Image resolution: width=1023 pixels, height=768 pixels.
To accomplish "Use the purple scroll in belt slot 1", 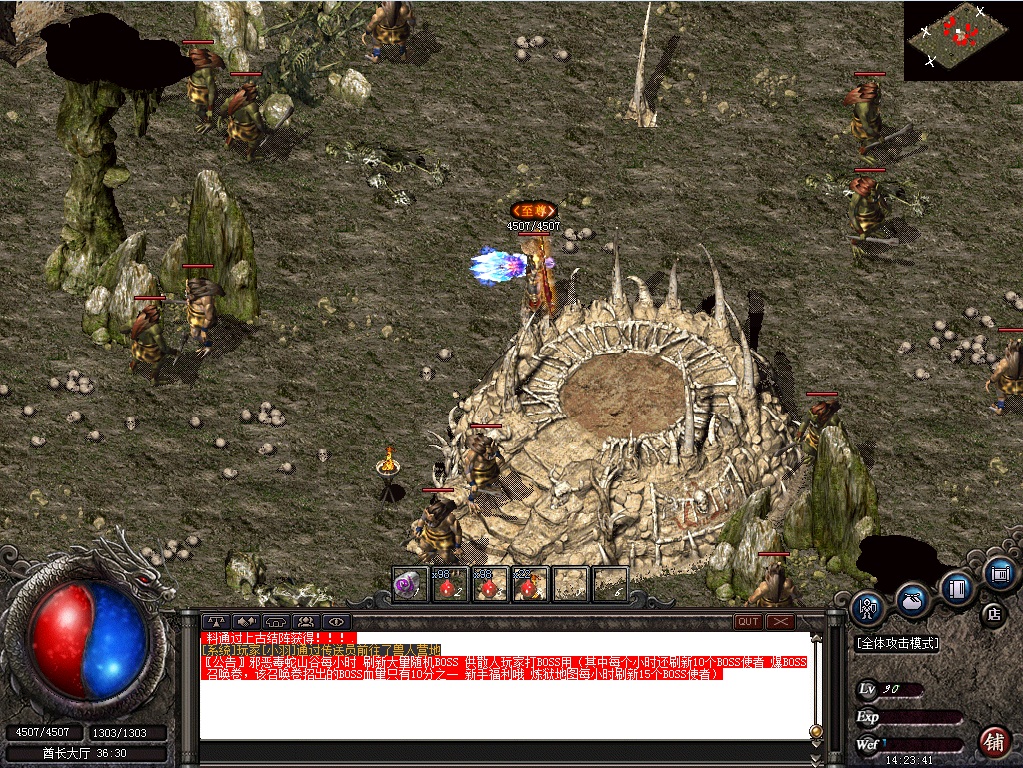I will 407,584.
